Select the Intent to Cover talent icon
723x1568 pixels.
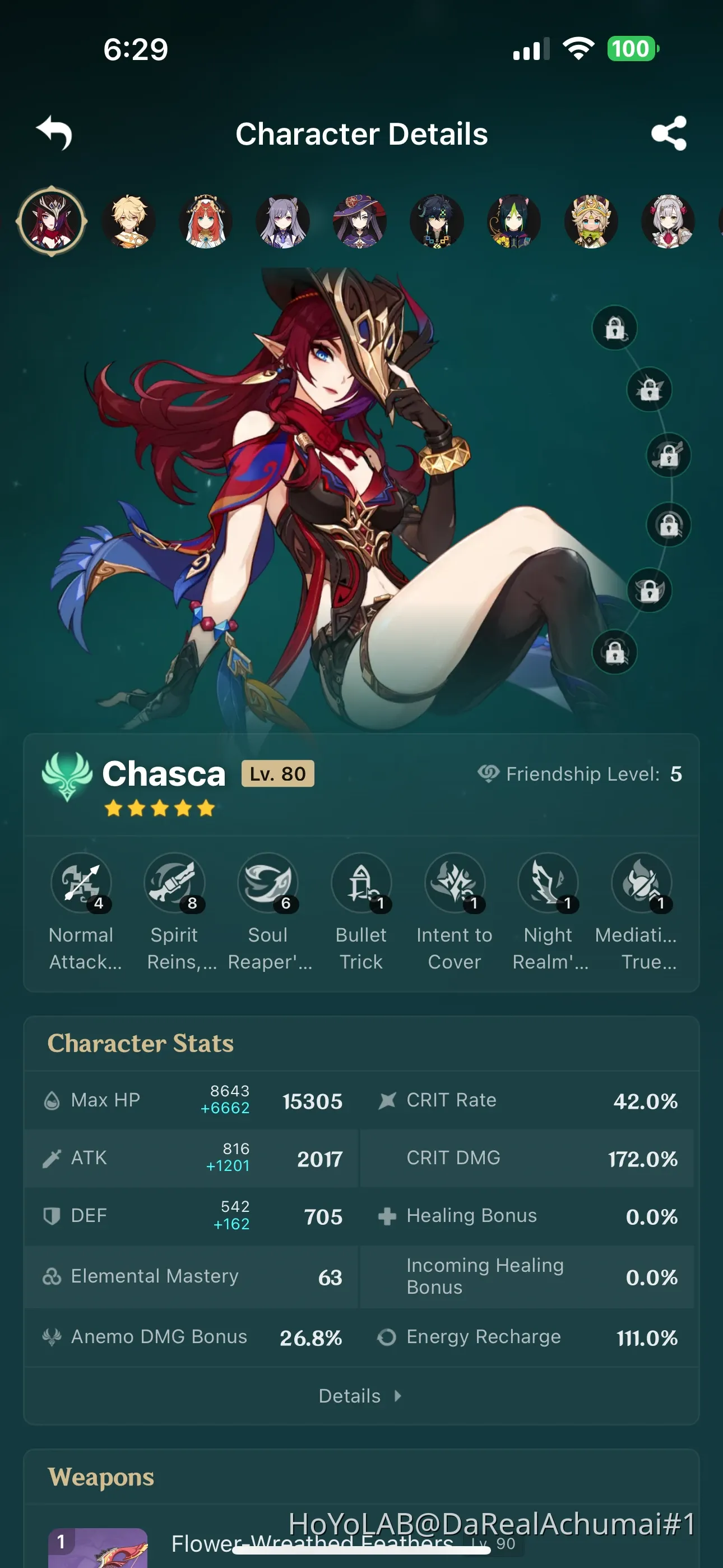pos(454,884)
